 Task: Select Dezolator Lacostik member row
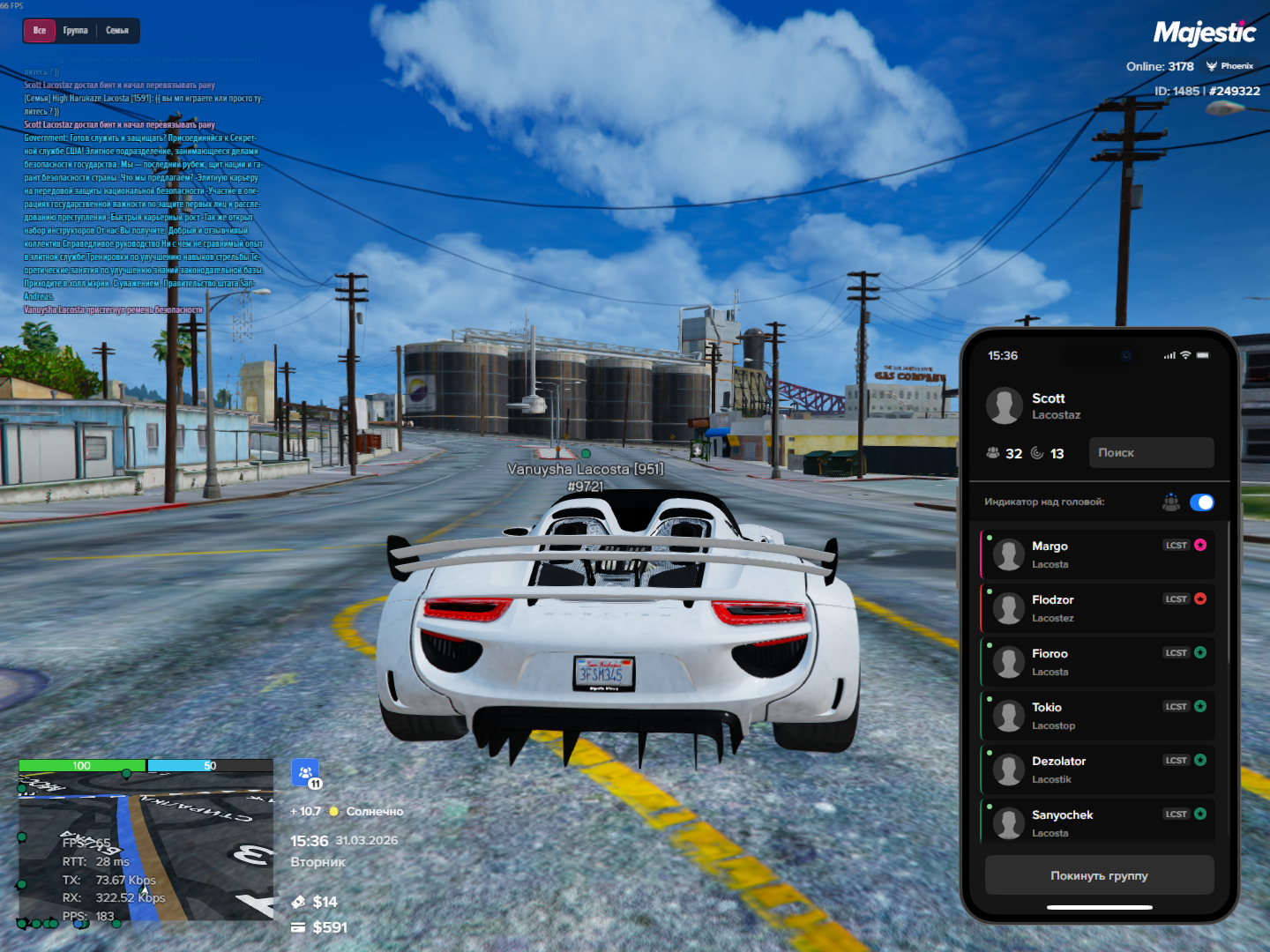1098,770
